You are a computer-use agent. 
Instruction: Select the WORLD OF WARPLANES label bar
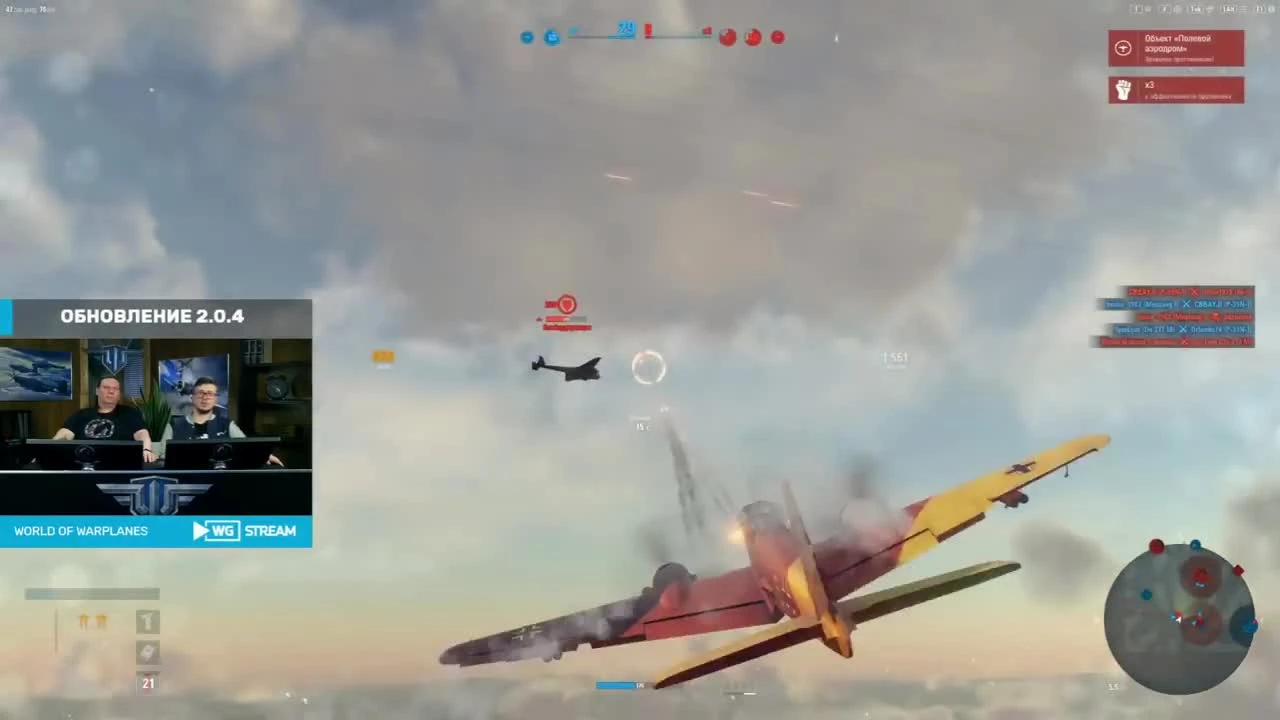click(81, 531)
